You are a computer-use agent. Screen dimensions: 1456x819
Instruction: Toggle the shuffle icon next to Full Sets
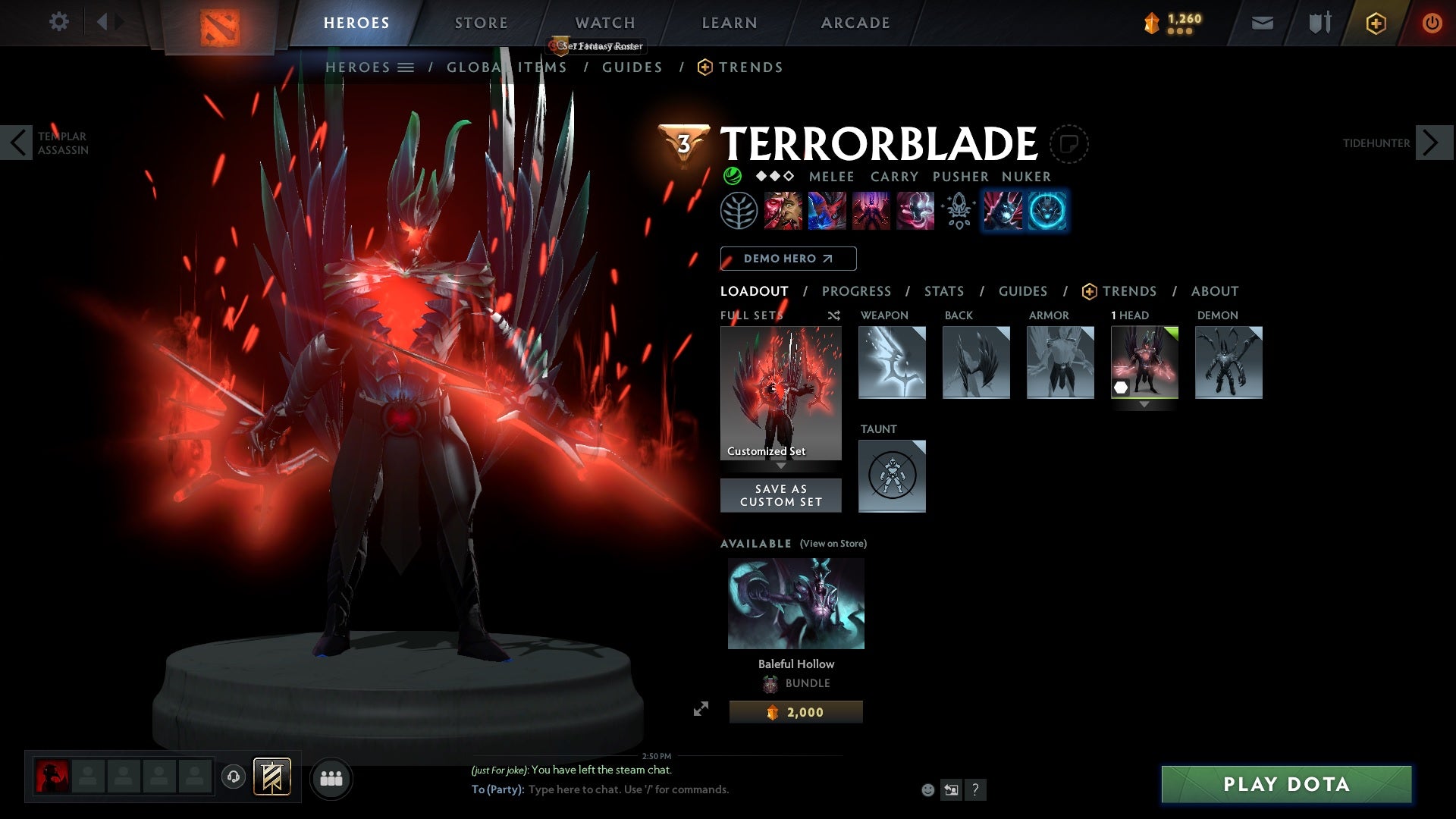tap(834, 315)
